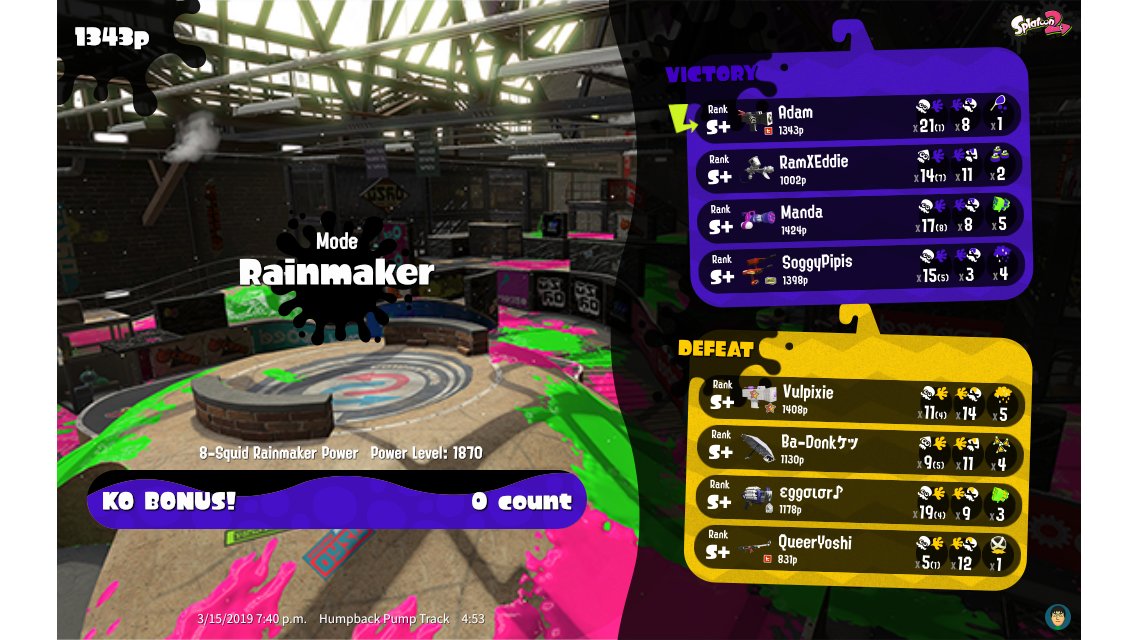
Task: Click the Splatoon 2 logo
Action: click(x=1040, y=24)
